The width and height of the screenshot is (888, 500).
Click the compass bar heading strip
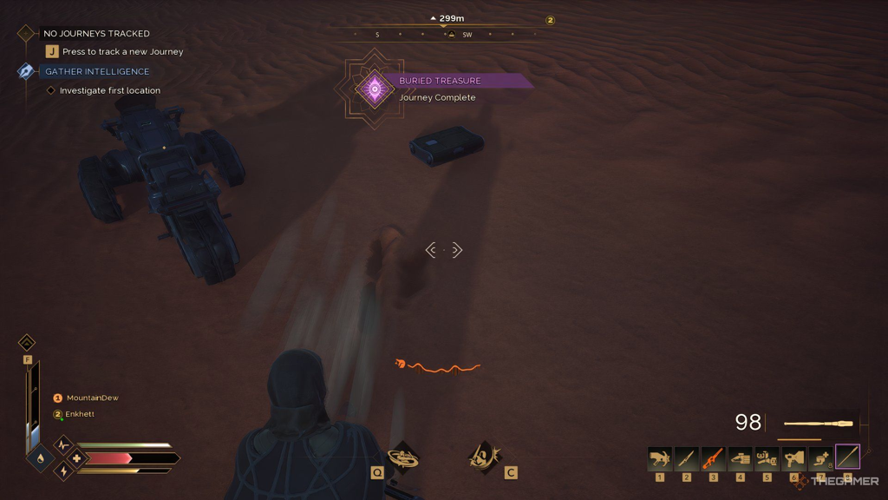point(444,34)
